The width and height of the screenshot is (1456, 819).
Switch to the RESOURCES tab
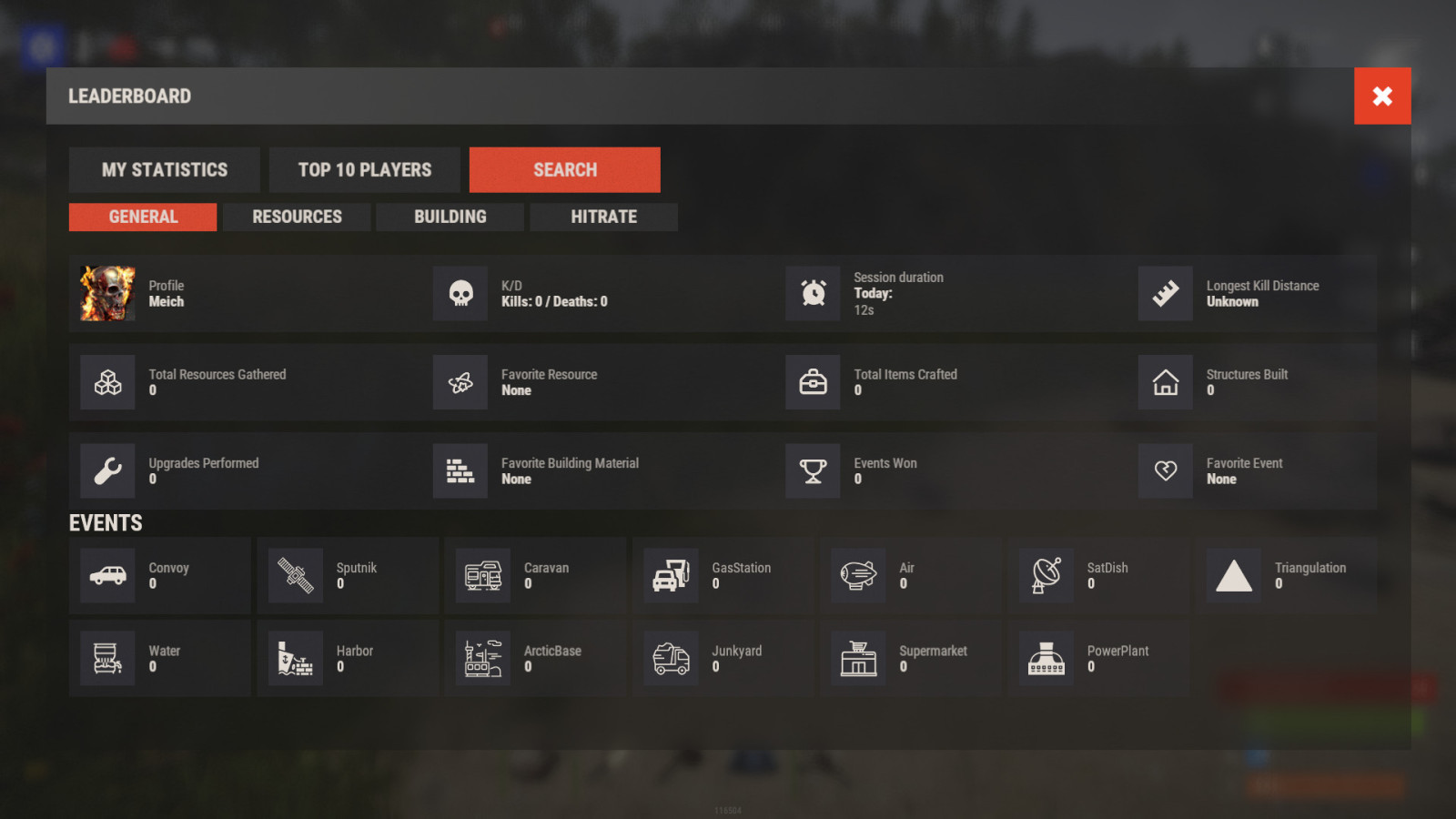(x=297, y=217)
